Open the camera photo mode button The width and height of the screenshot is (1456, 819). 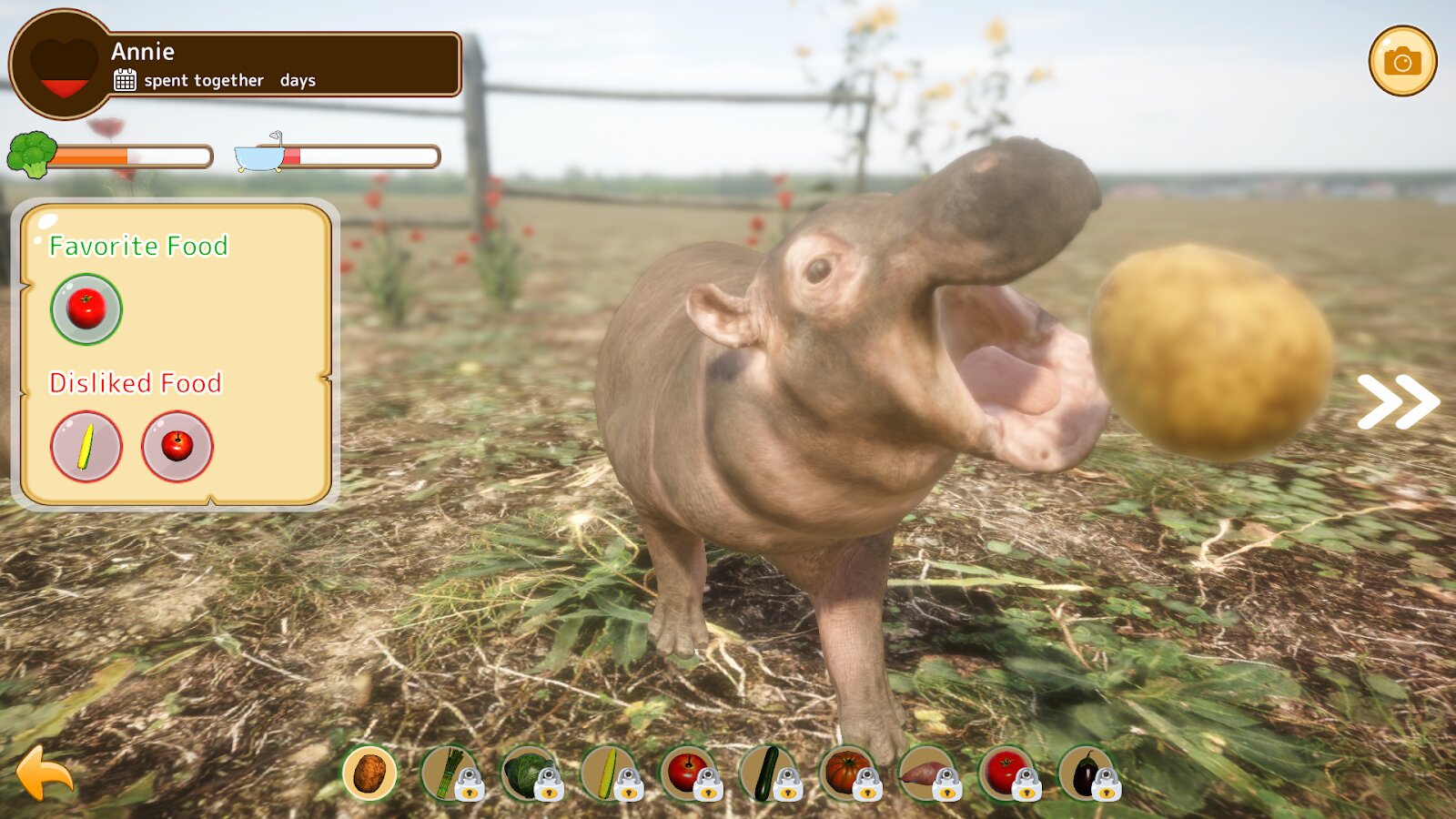(x=1402, y=61)
